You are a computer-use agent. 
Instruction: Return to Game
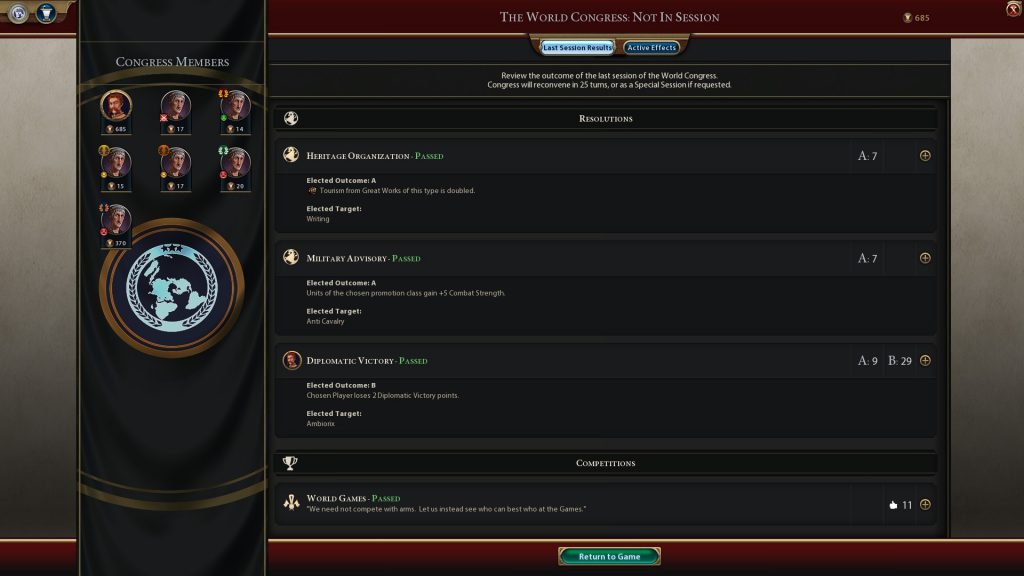[x=609, y=556]
